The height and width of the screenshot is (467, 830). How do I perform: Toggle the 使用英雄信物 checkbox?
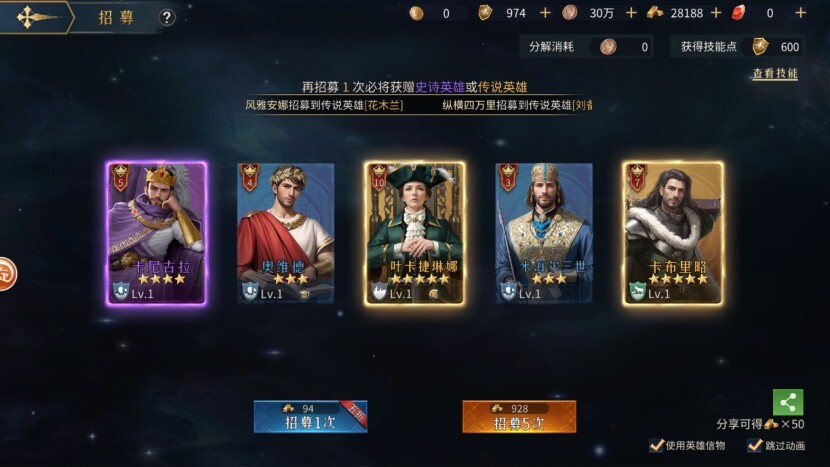tap(657, 445)
